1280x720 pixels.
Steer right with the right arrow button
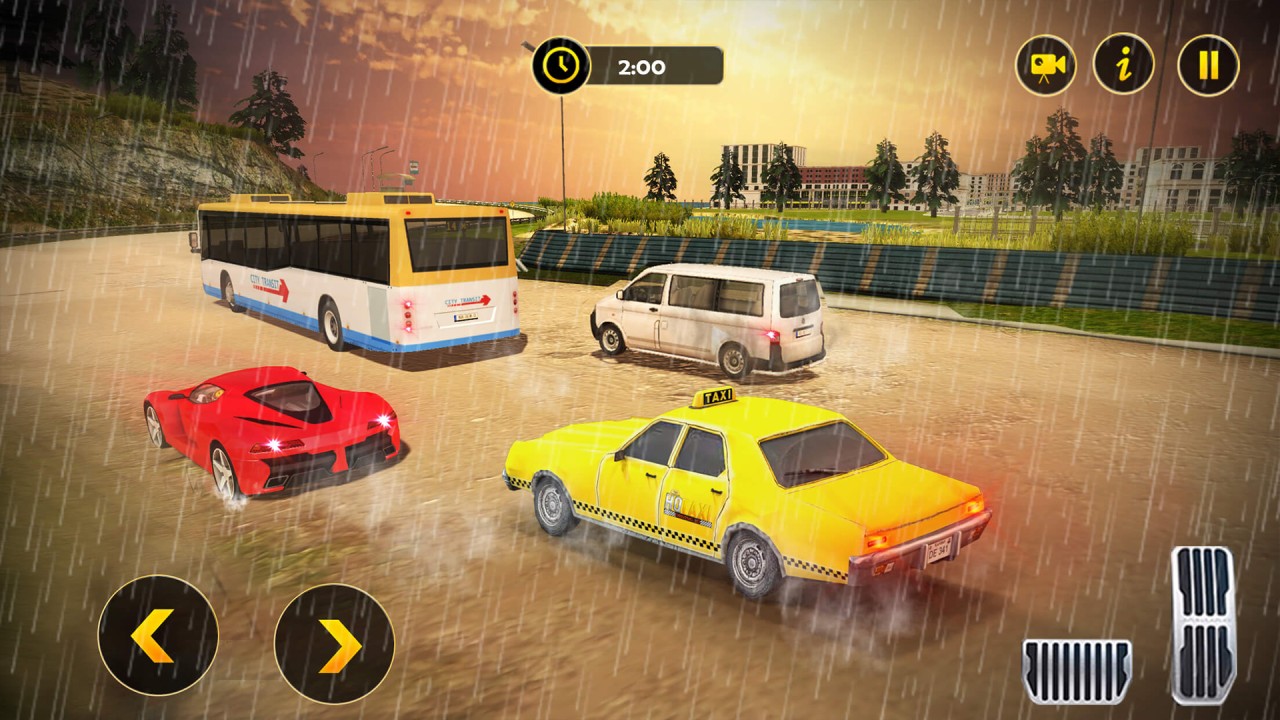334,643
